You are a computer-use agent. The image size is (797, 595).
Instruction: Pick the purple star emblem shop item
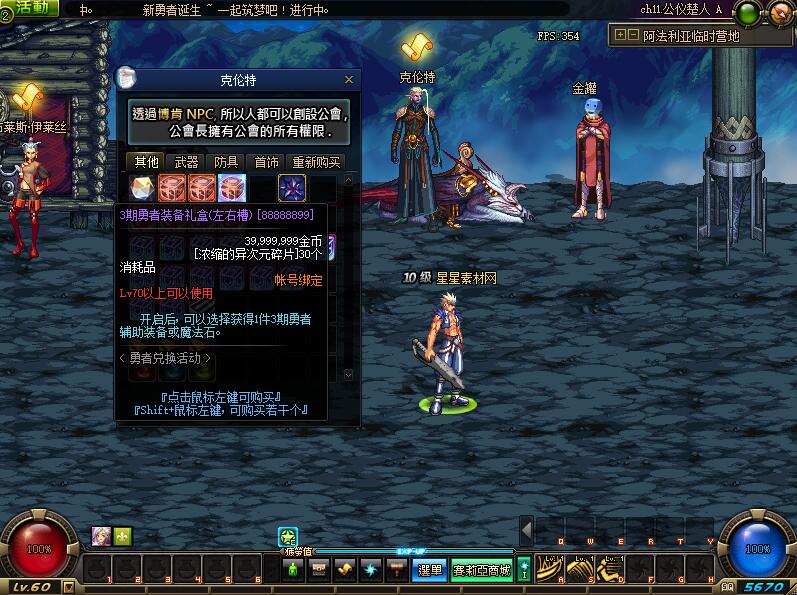coord(292,188)
